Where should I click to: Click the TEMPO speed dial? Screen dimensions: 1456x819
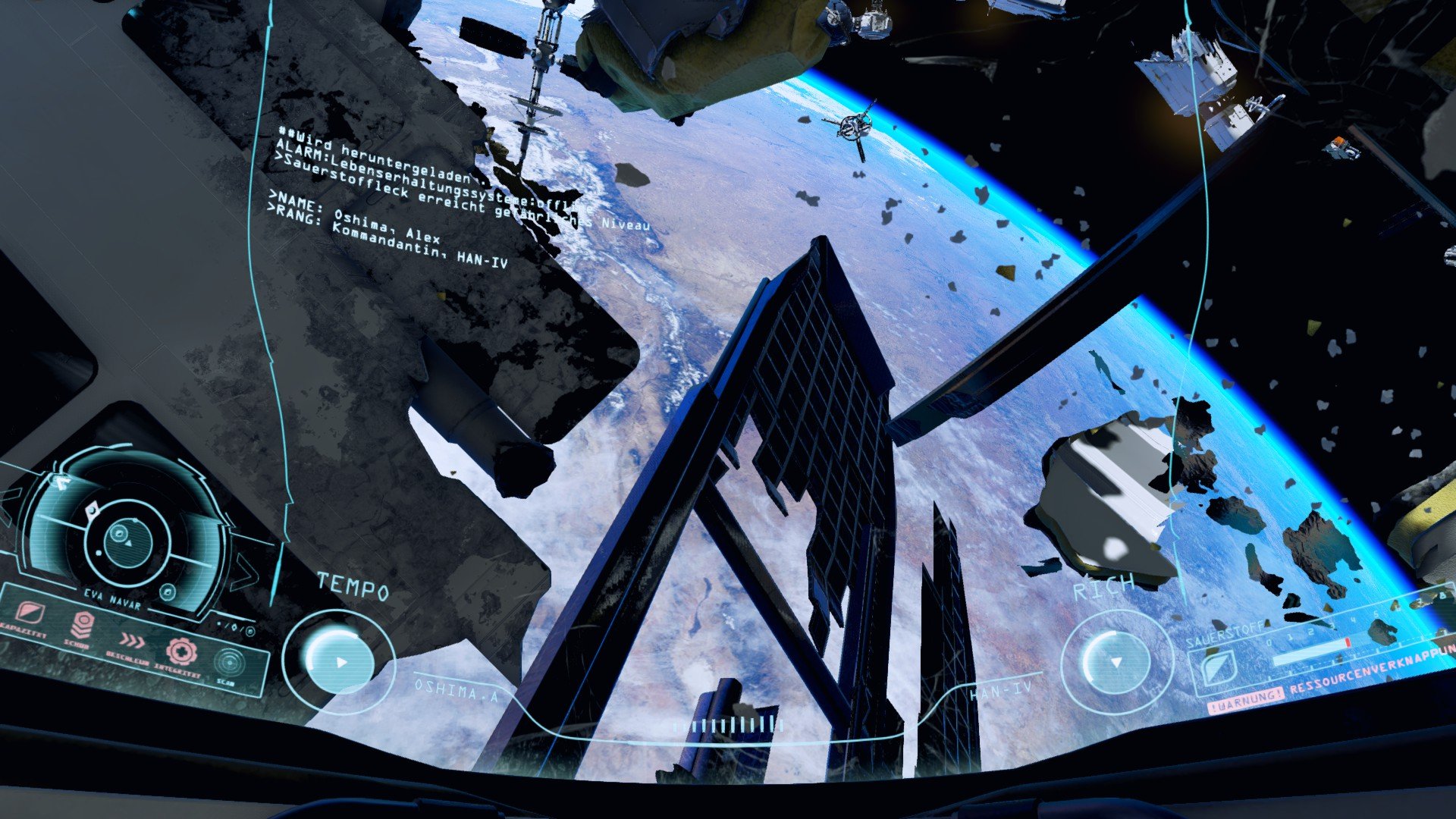(338, 661)
